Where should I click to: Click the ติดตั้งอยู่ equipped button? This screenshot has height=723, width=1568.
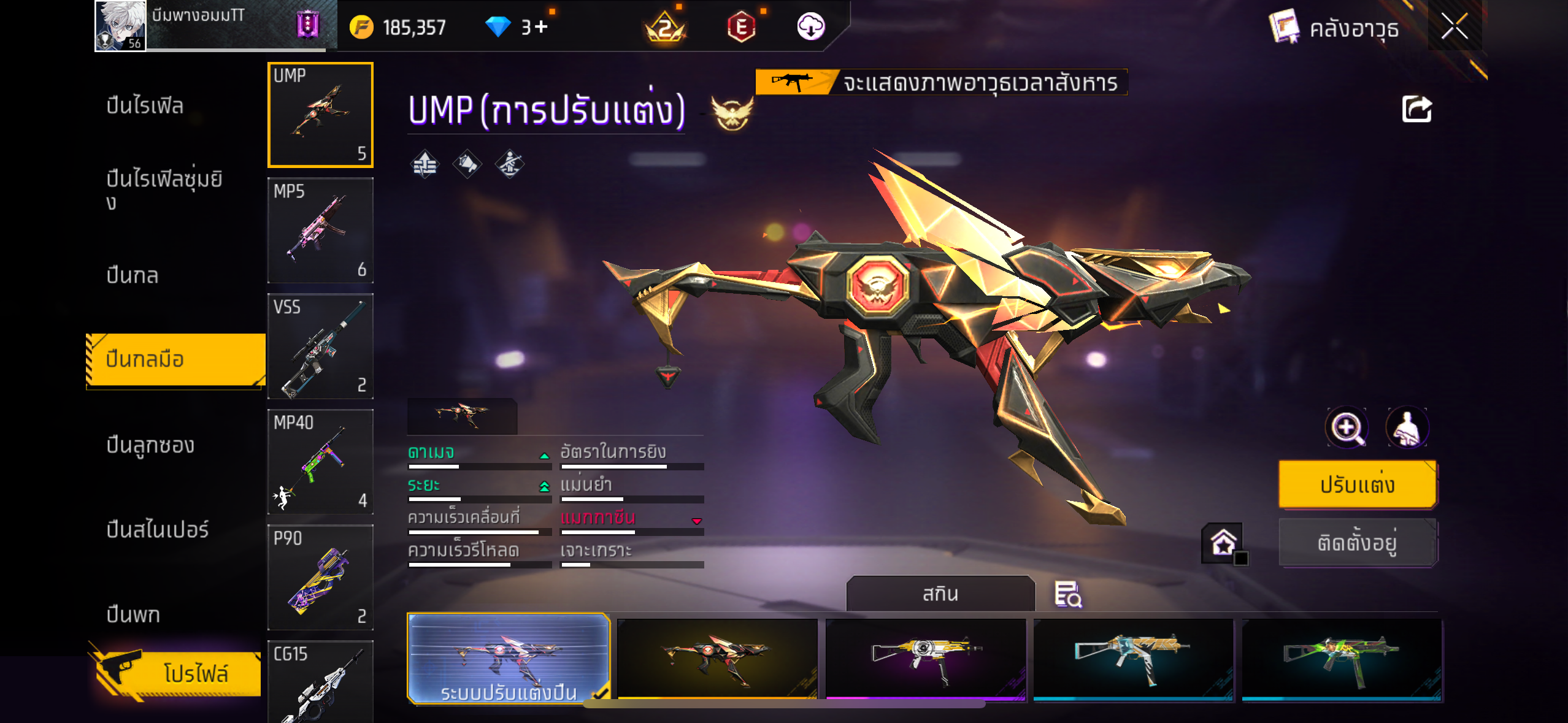(x=1357, y=543)
